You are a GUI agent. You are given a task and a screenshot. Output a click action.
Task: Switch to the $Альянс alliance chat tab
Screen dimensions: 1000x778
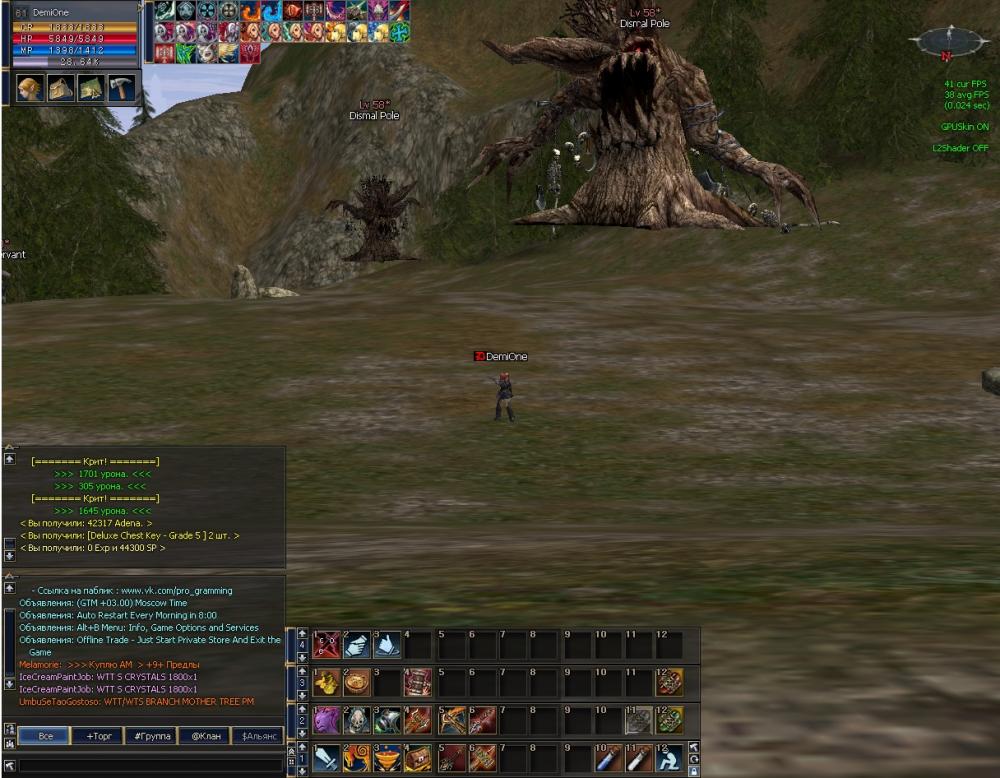pos(256,736)
